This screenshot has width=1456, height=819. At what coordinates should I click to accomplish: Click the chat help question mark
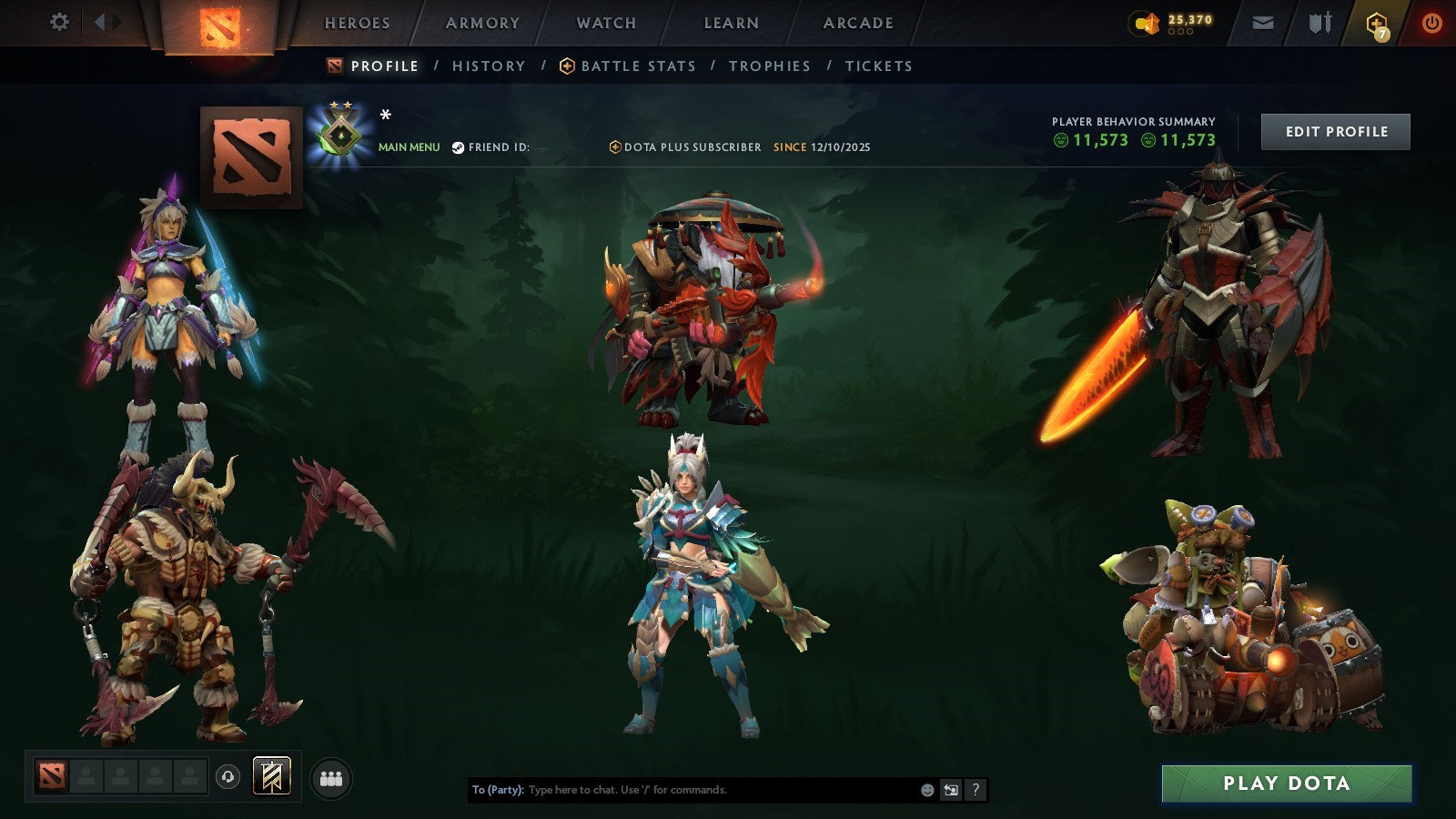[976, 791]
